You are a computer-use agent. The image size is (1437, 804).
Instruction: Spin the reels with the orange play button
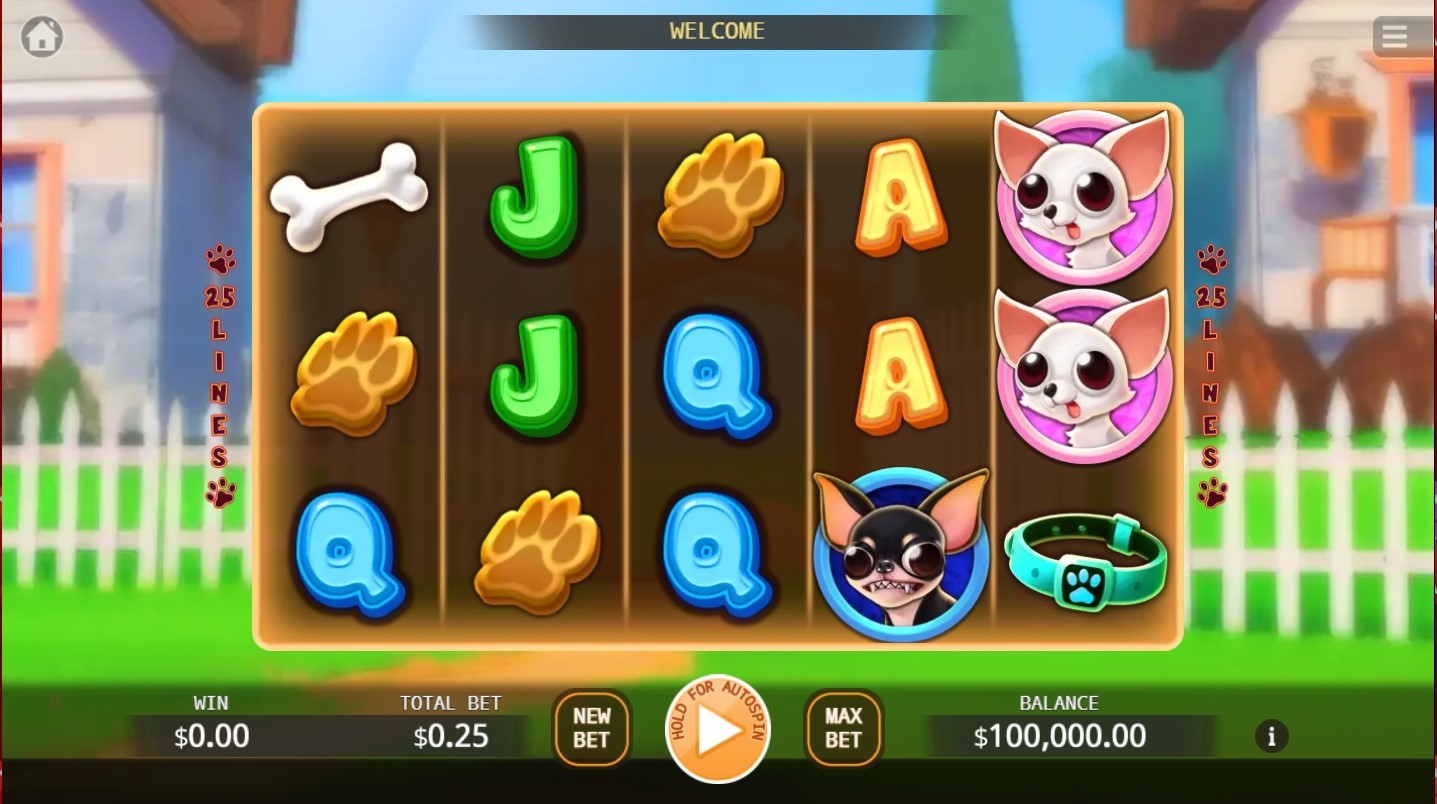coord(717,729)
